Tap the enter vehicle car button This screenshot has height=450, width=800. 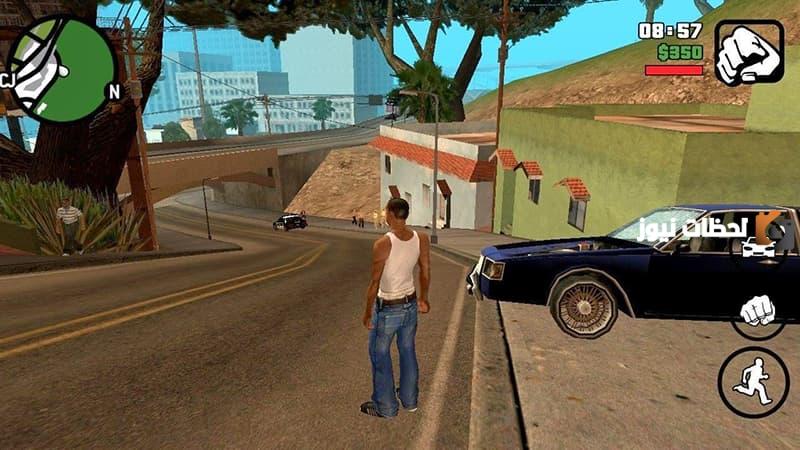757,246
